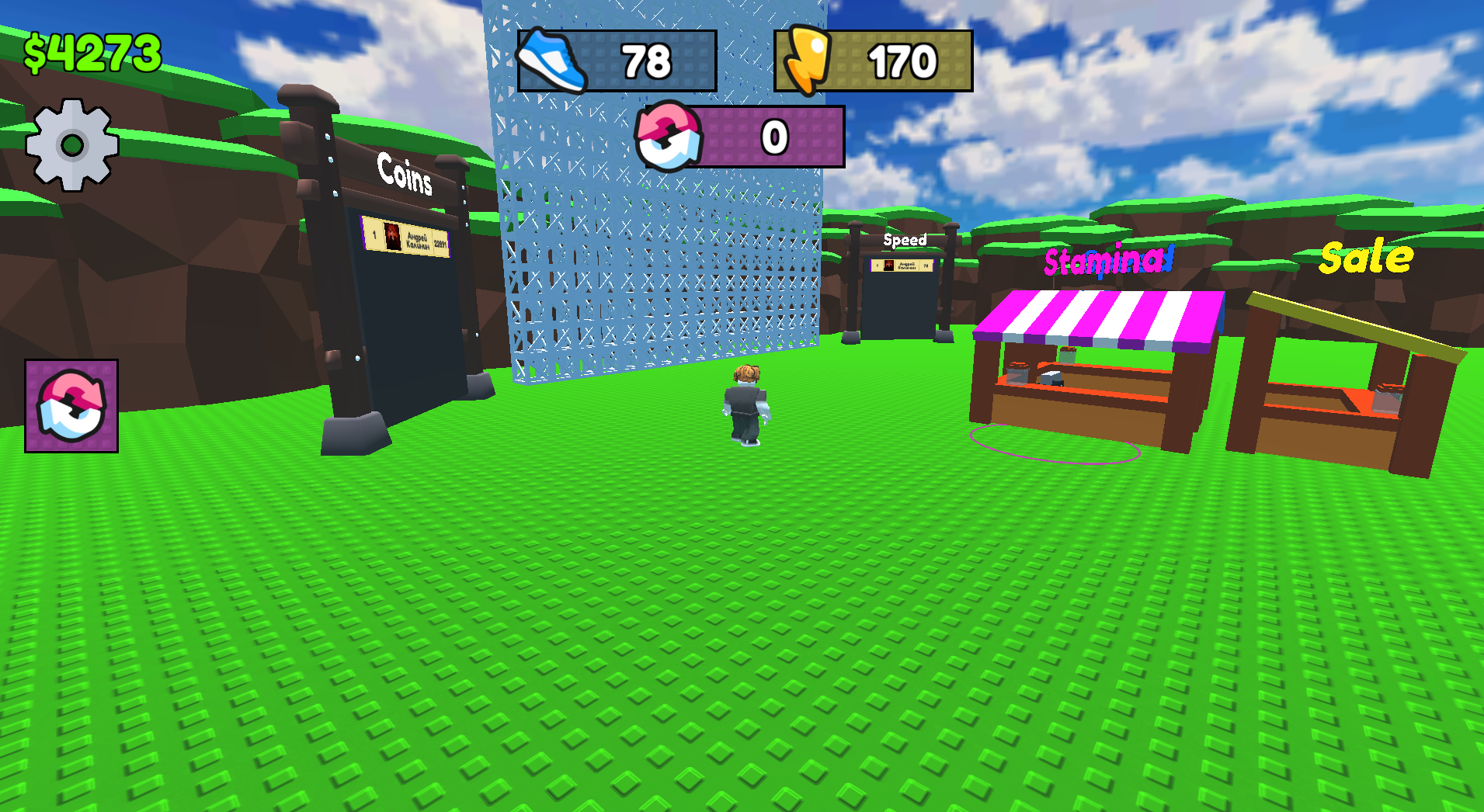Click the stamina counter showing 170
This screenshot has height=812, width=1484.
tap(903, 61)
